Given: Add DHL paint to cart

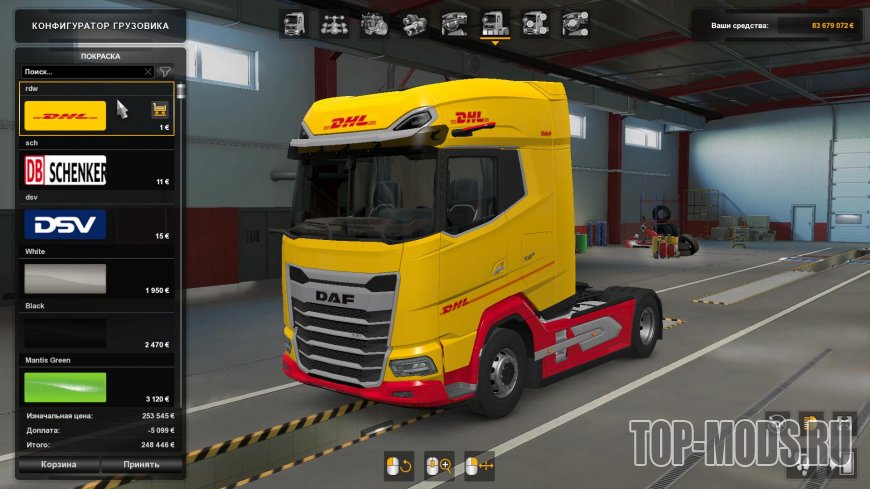Looking at the screenshot, I should [x=159, y=109].
